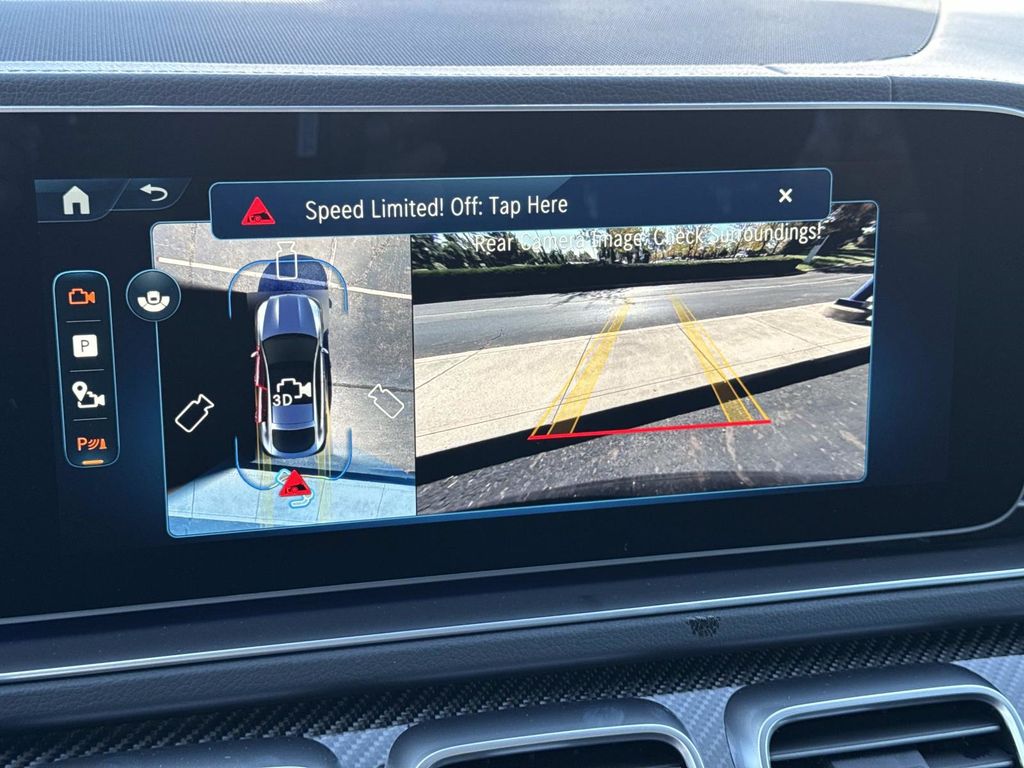Image resolution: width=1024 pixels, height=768 pixels.
Task: Go to the Home screen
Action: click(x=76, y=201)
